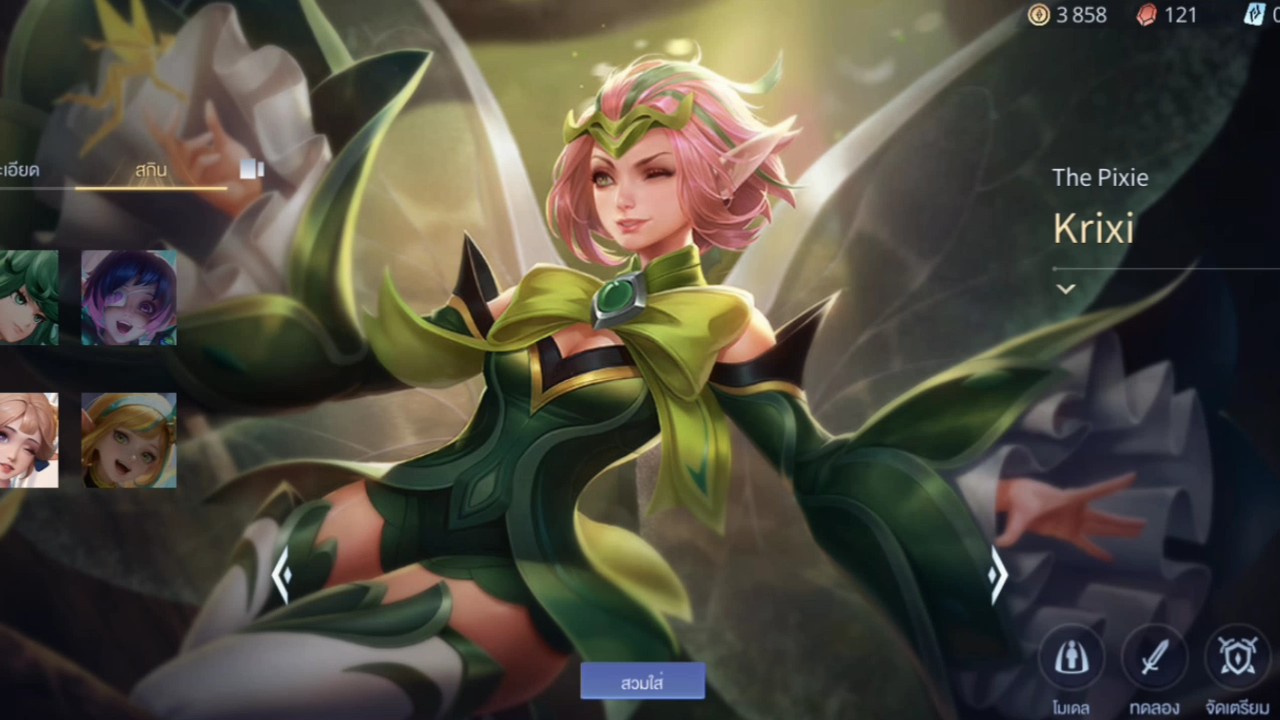Pick the light-haired skin with blue bow

pos(28,440)
